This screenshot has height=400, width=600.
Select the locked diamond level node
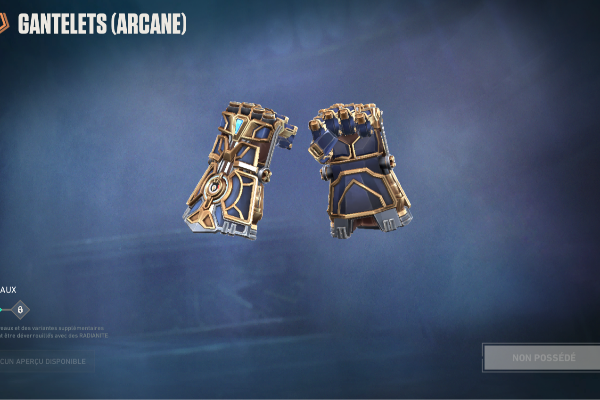(20, 310)
